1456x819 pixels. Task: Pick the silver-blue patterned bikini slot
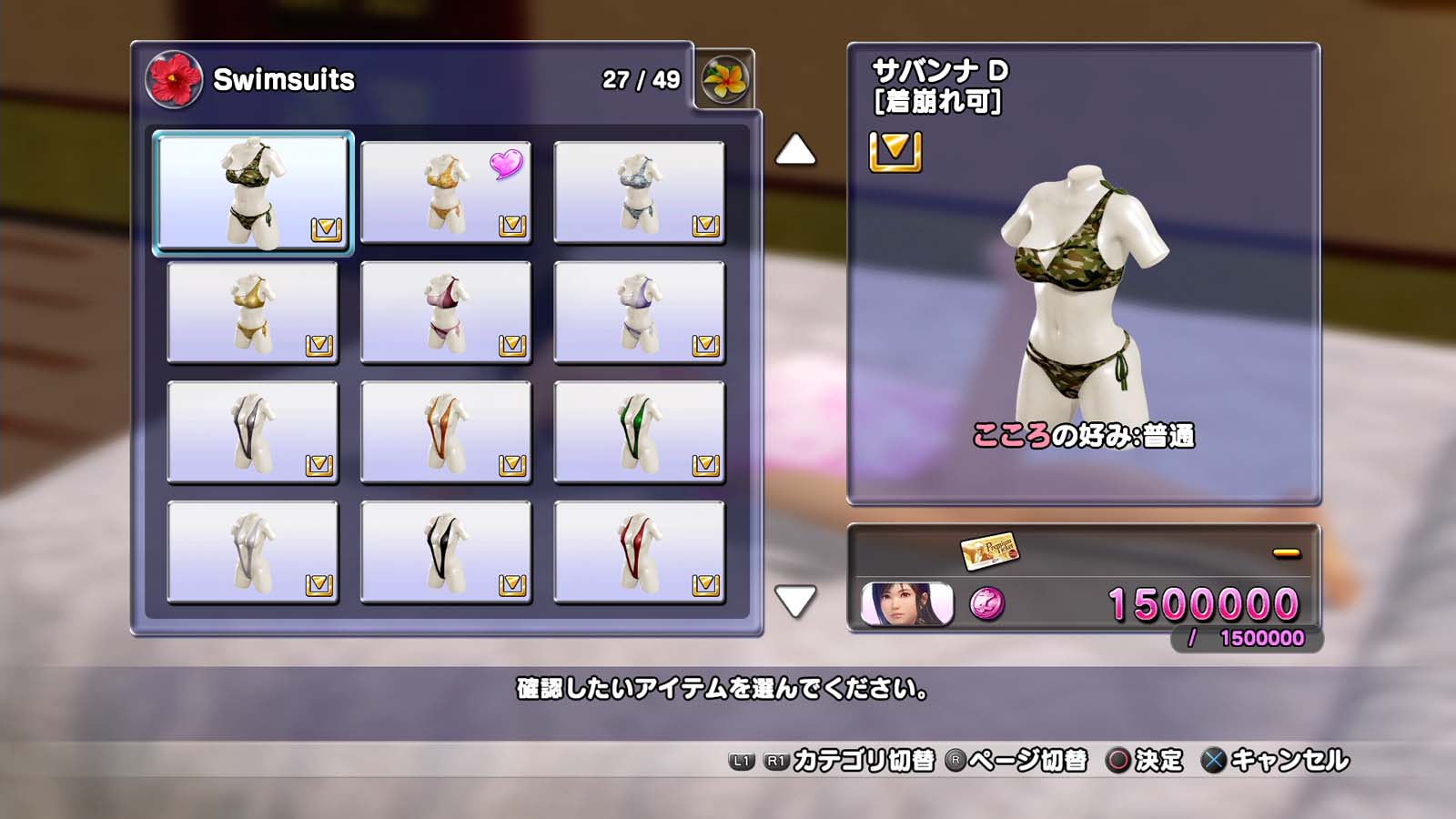point(639,192)
